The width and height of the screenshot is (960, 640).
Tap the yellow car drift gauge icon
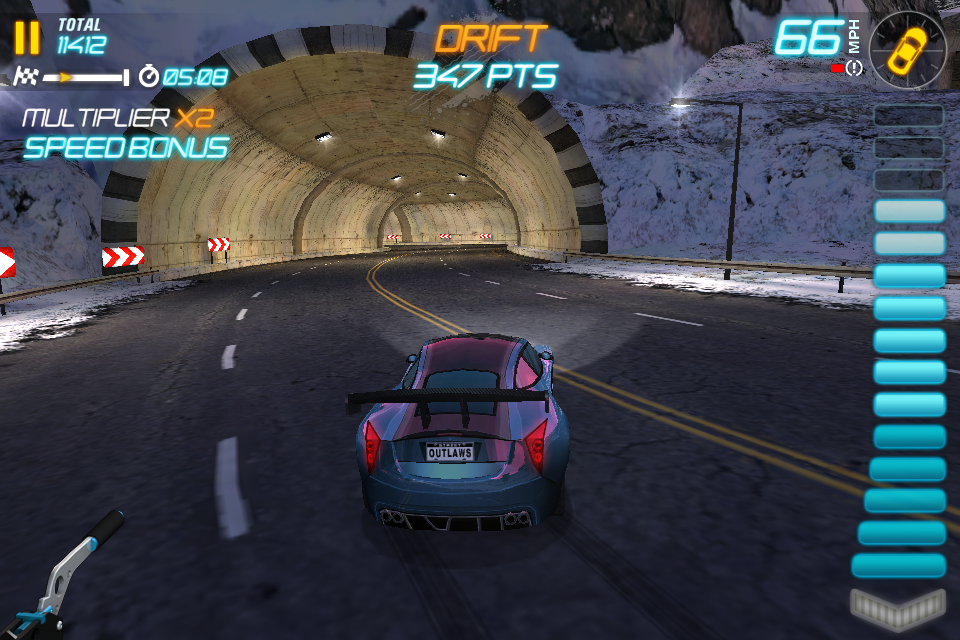[x=908, y=48]
